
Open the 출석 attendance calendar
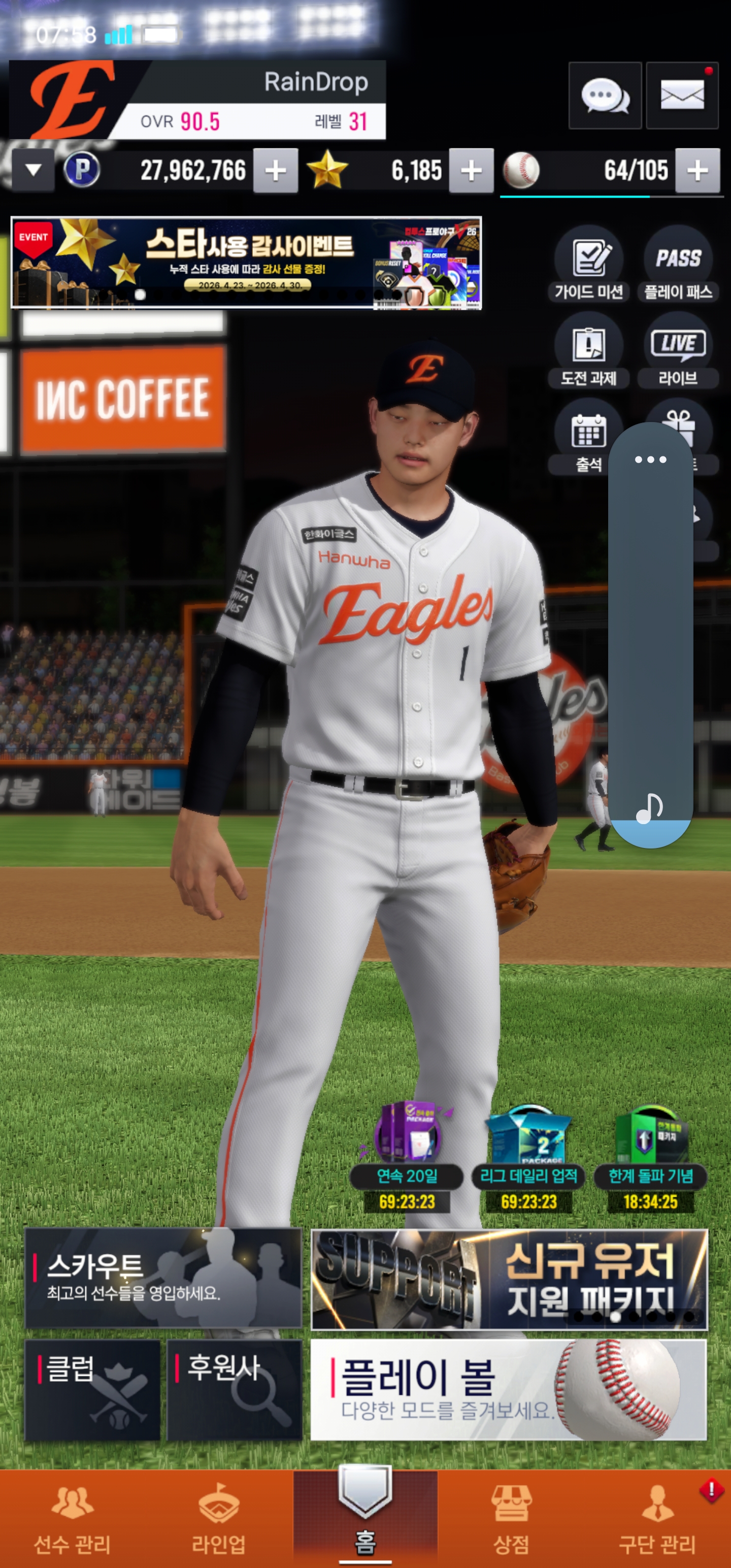click(x=587, y=437)
